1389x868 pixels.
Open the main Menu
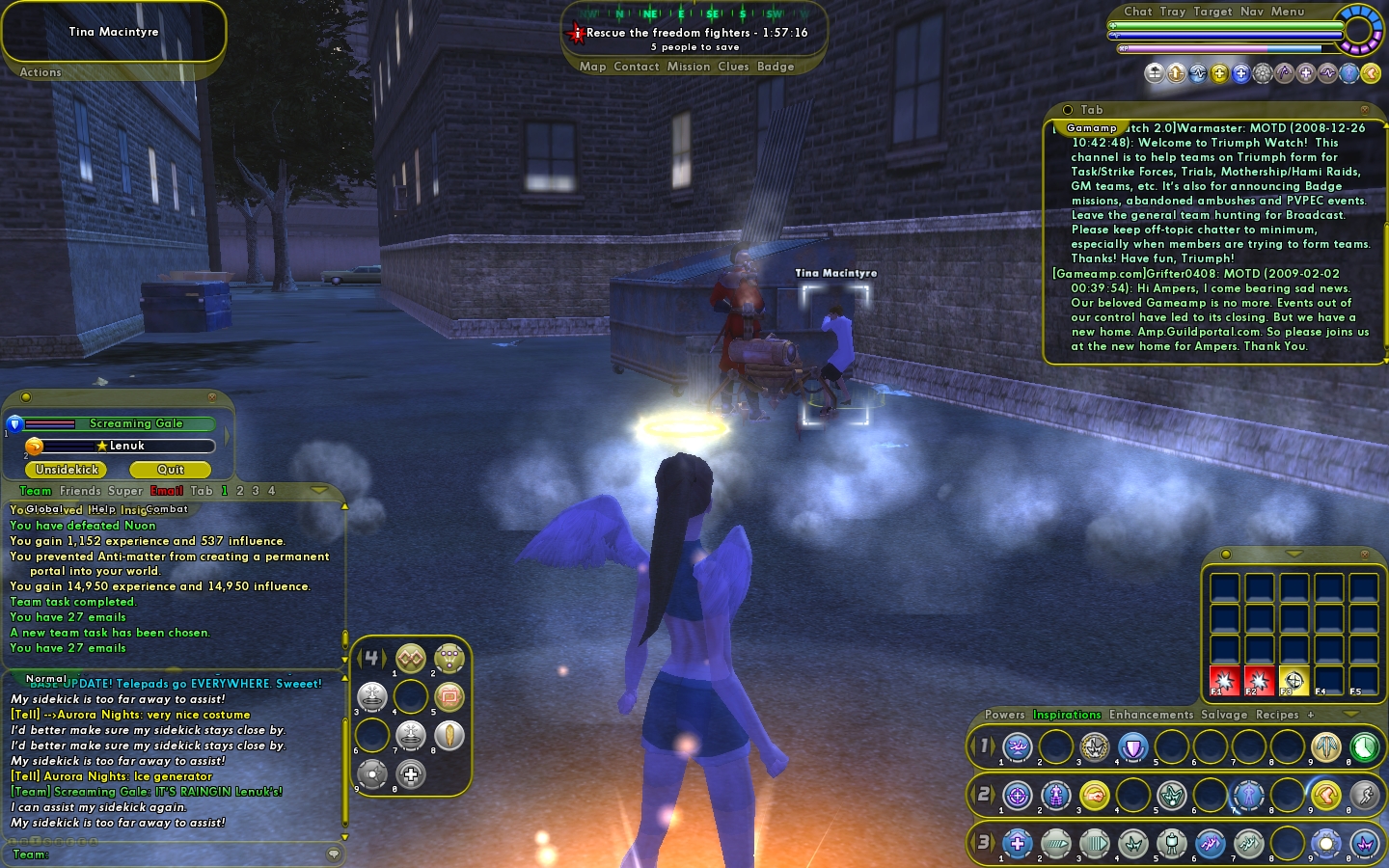point(1287,12)
